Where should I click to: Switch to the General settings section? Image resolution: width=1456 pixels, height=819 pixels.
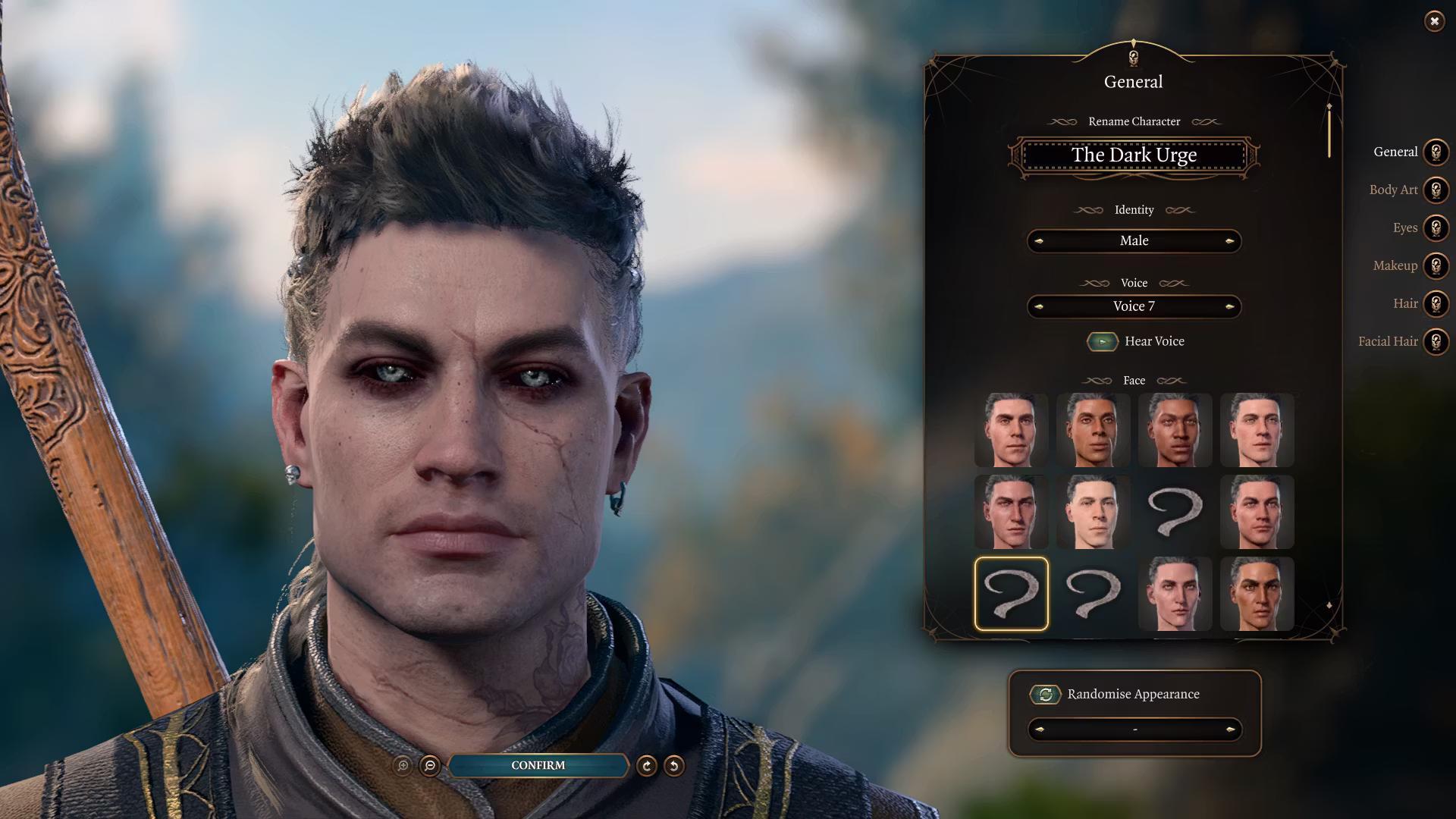(1436, 152)
